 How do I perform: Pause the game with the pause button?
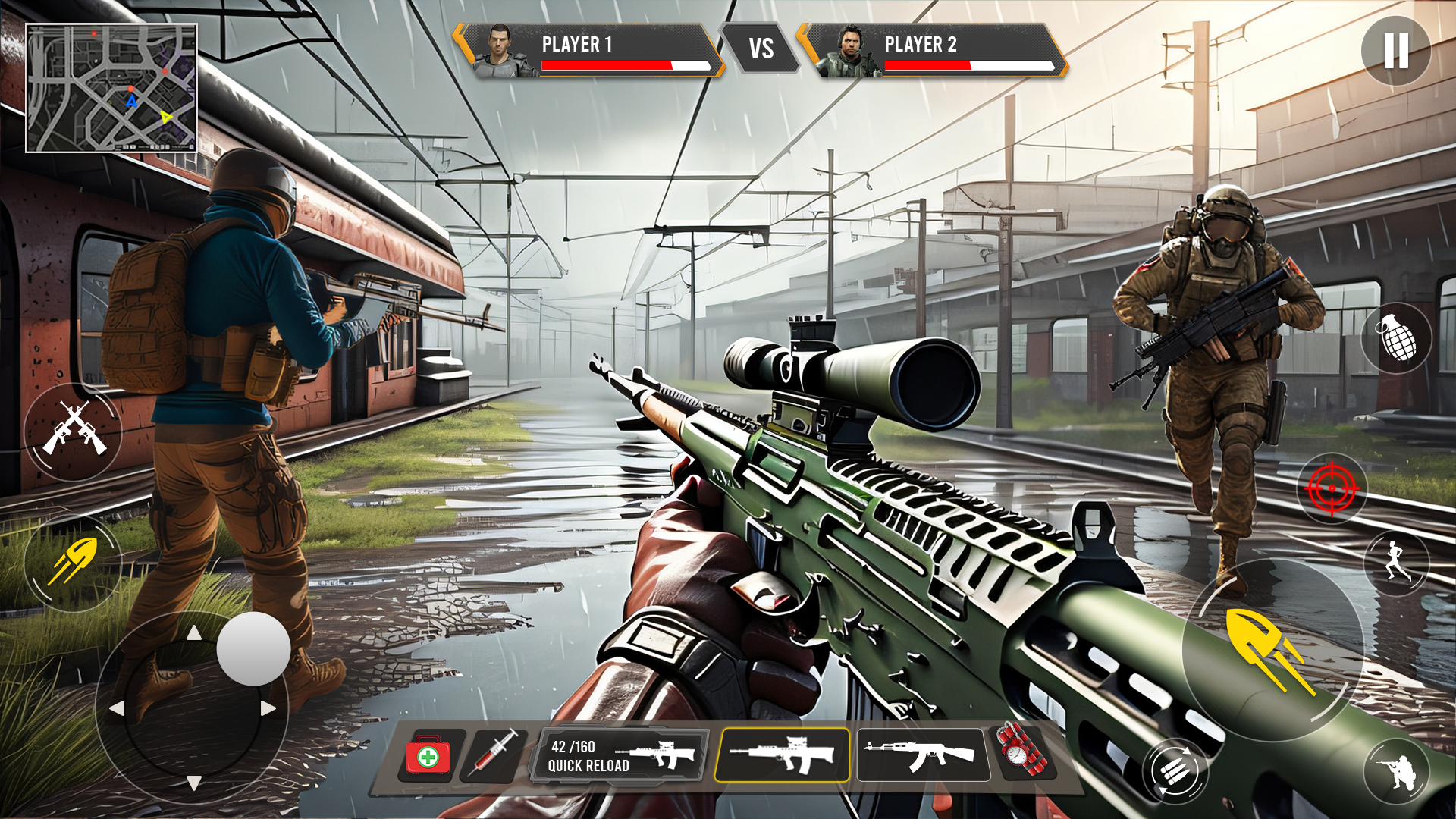click(x=1395, y=50)
